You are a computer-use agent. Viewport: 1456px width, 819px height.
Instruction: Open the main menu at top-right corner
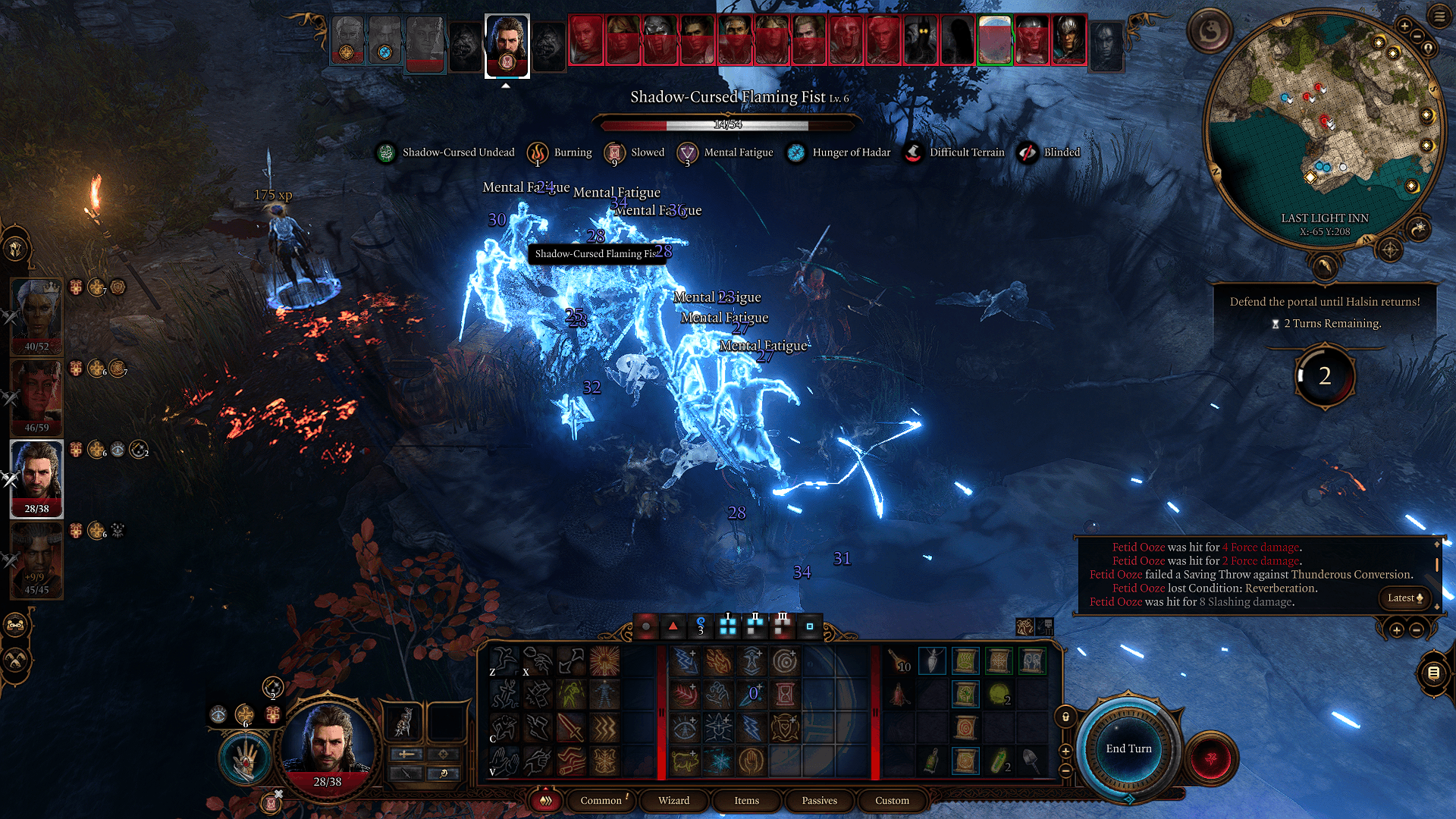(1439, 17)
